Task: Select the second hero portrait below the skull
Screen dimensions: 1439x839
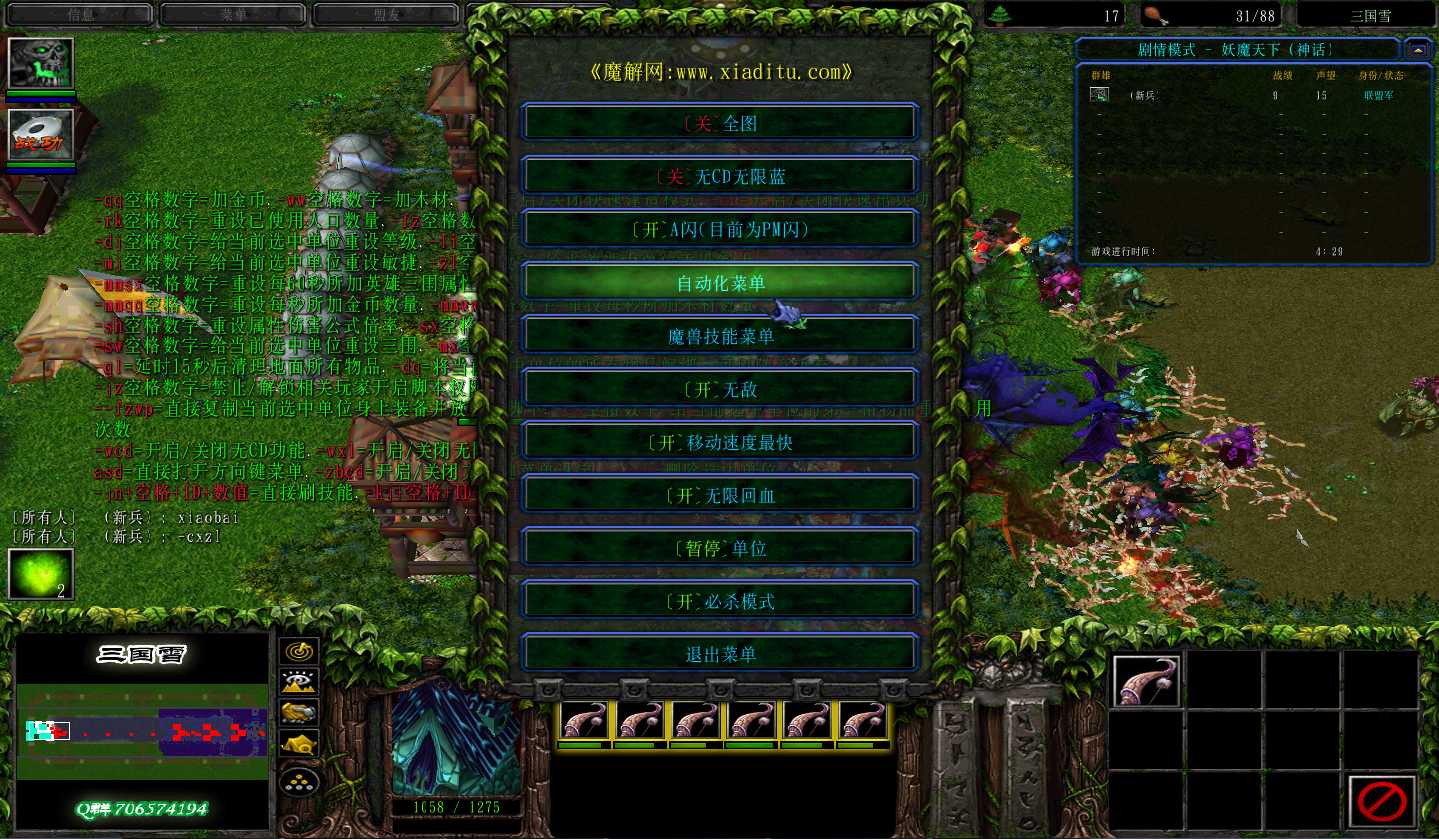Action: [41, 134]
